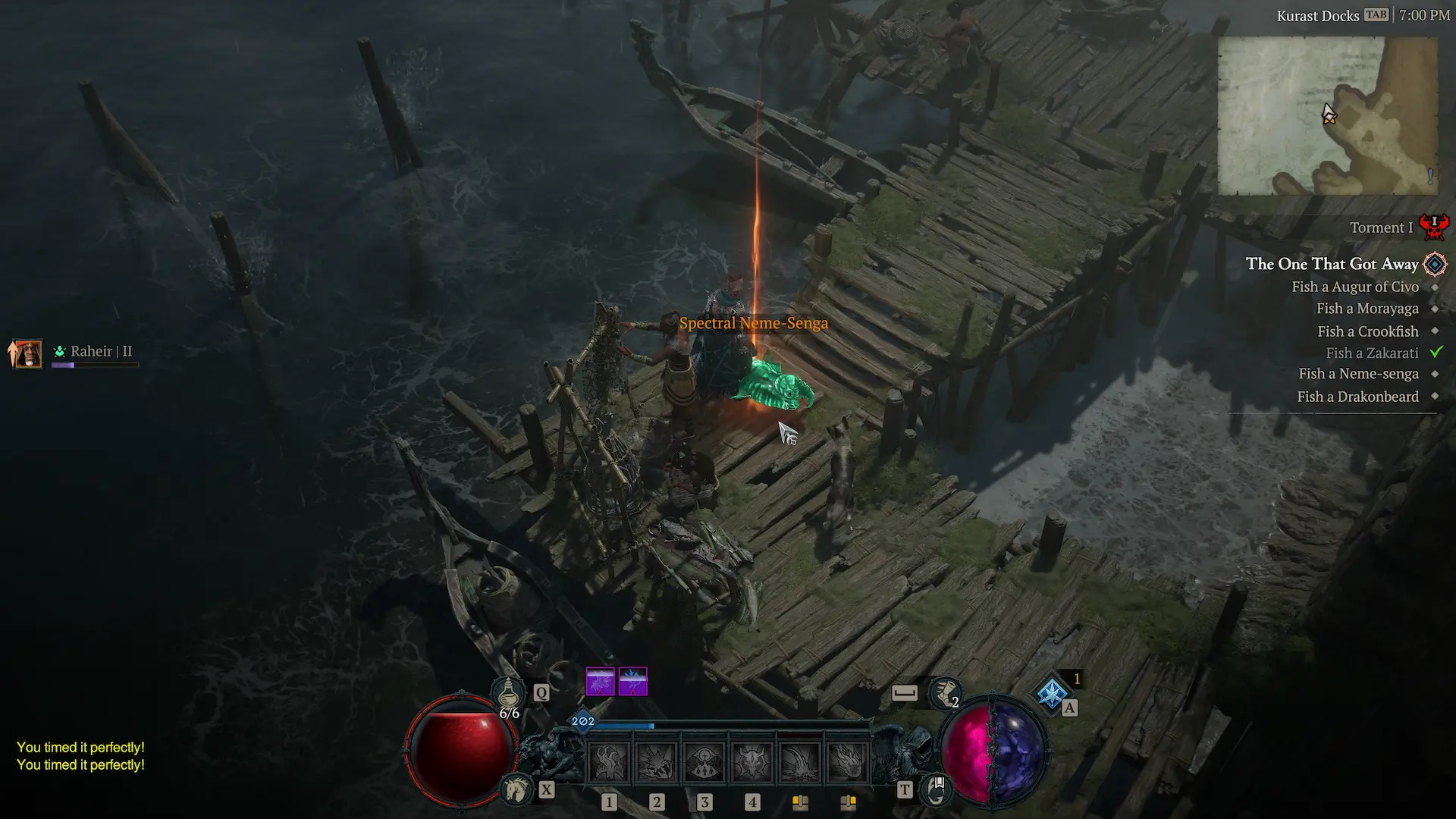Image resolution: width=1456 pixels, height=819 pixels.
Task: Open the emote wheel icon beside T
Action: coord(937,791)
